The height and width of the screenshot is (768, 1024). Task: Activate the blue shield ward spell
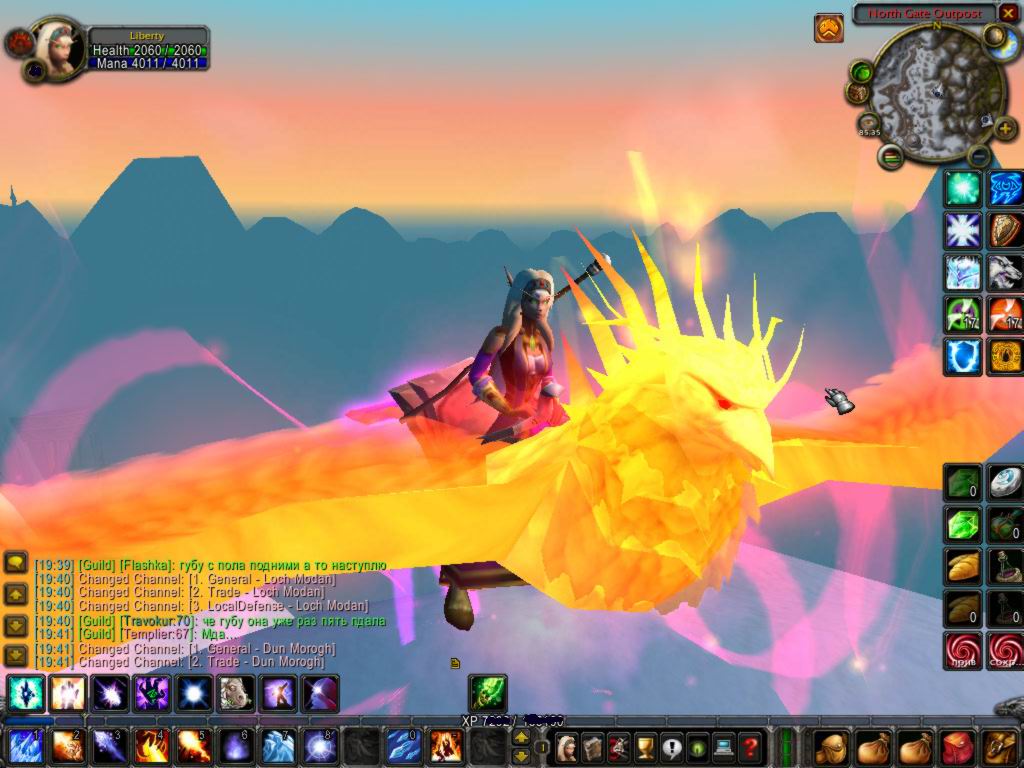(963, 356)
